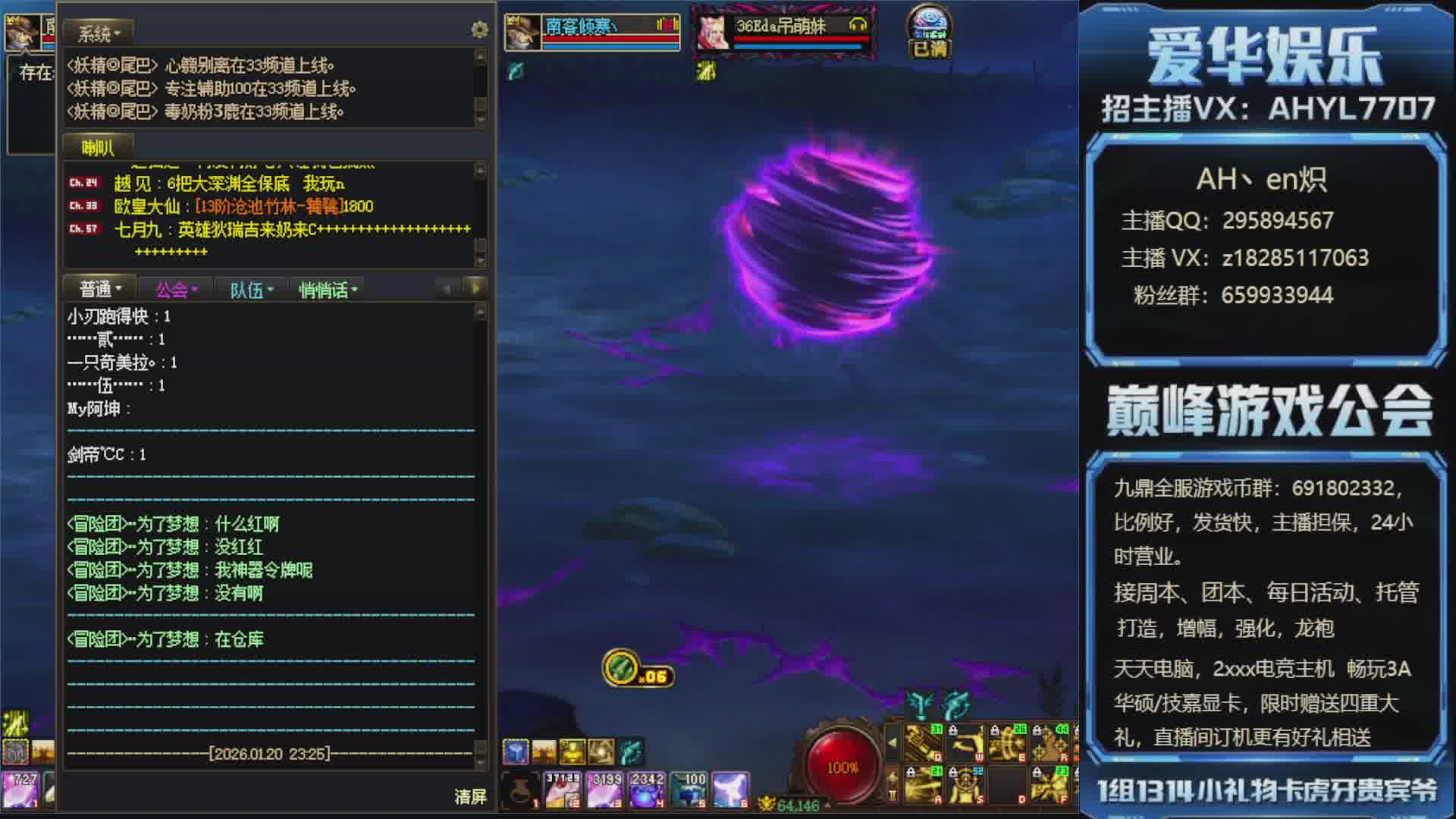1456x819 pixels.
Task: Switch to the 公会 guild chat tab
Action: coord(176,290)
